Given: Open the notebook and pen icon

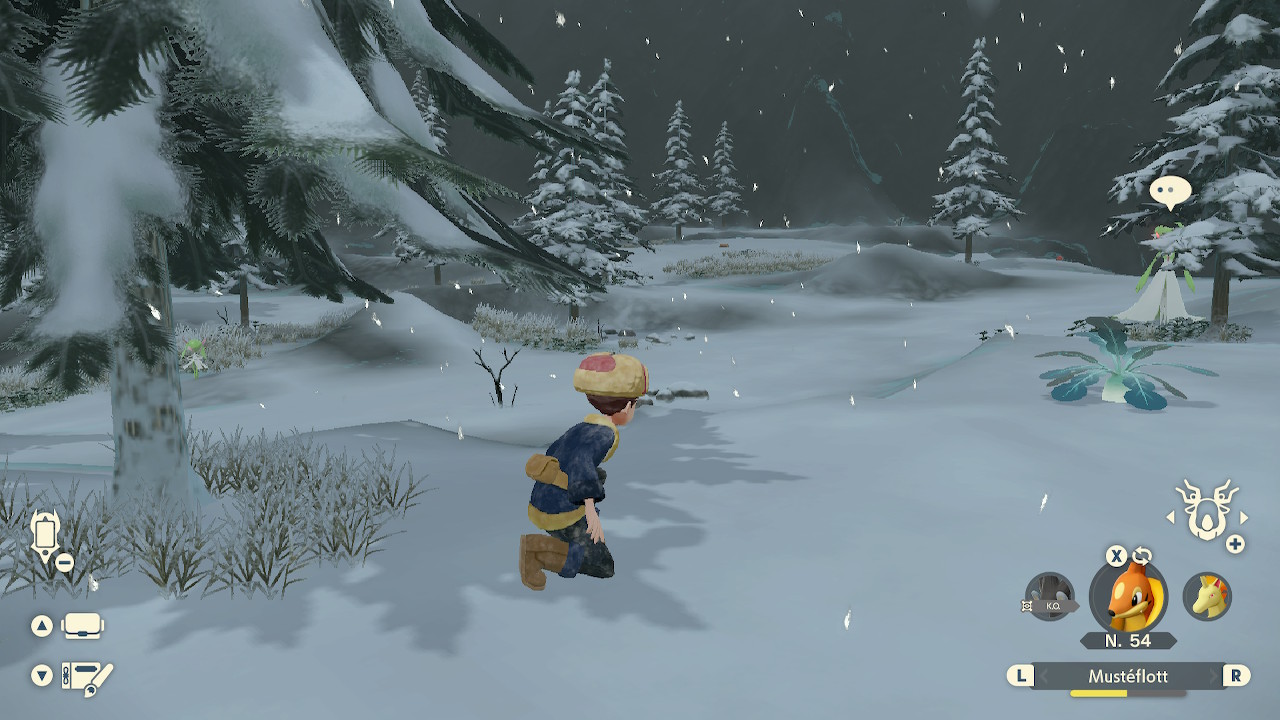Looking at the screenshot, I should tap(86, 677).
